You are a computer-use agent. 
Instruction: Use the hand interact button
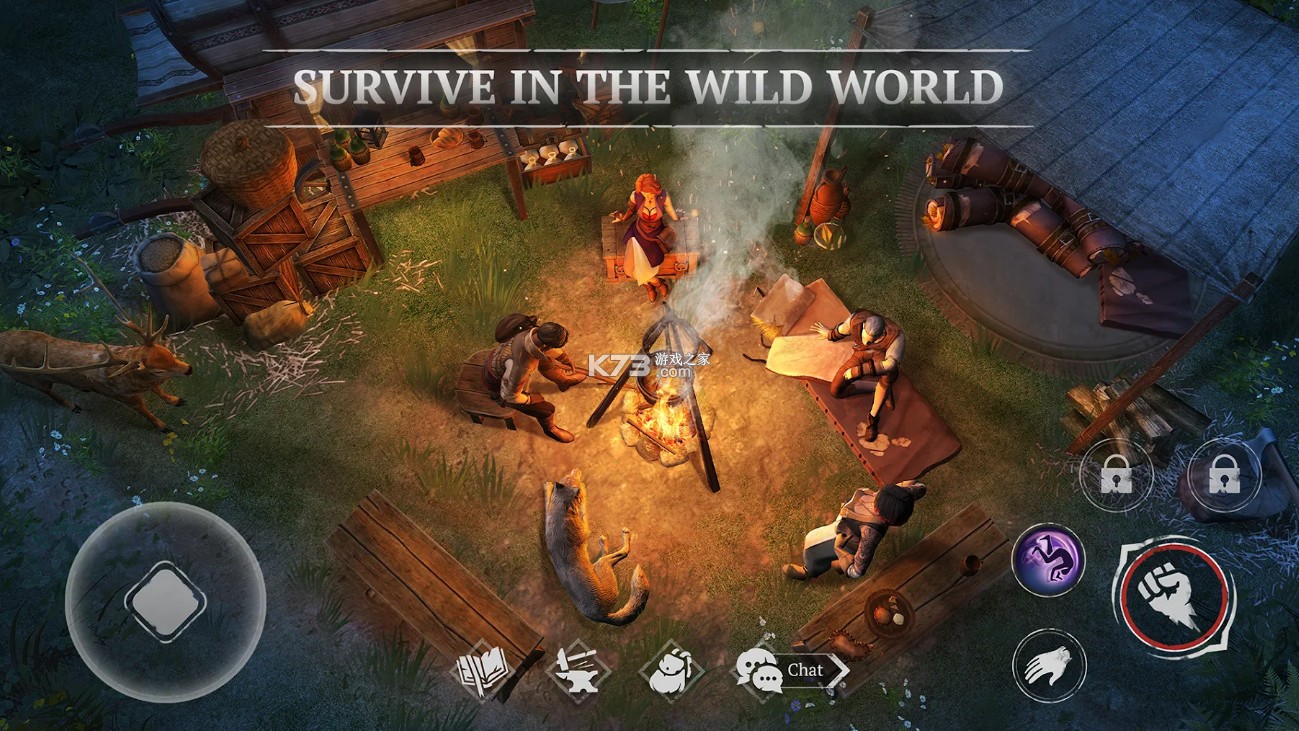1048,664
